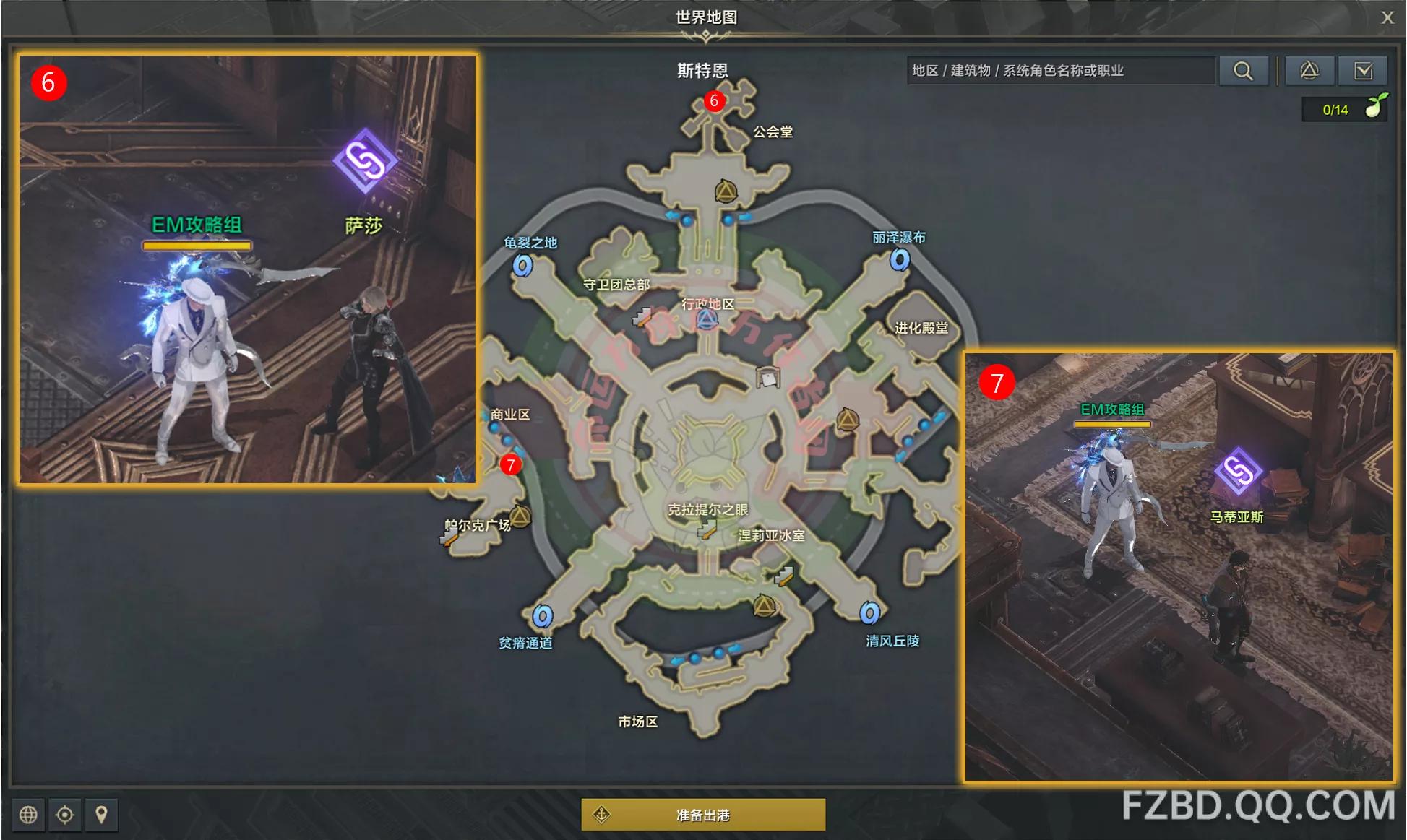This screenshot has width=1407, height=840.
Task: Choose the 清风丘陵 portal marker
Action: [869, 613]
